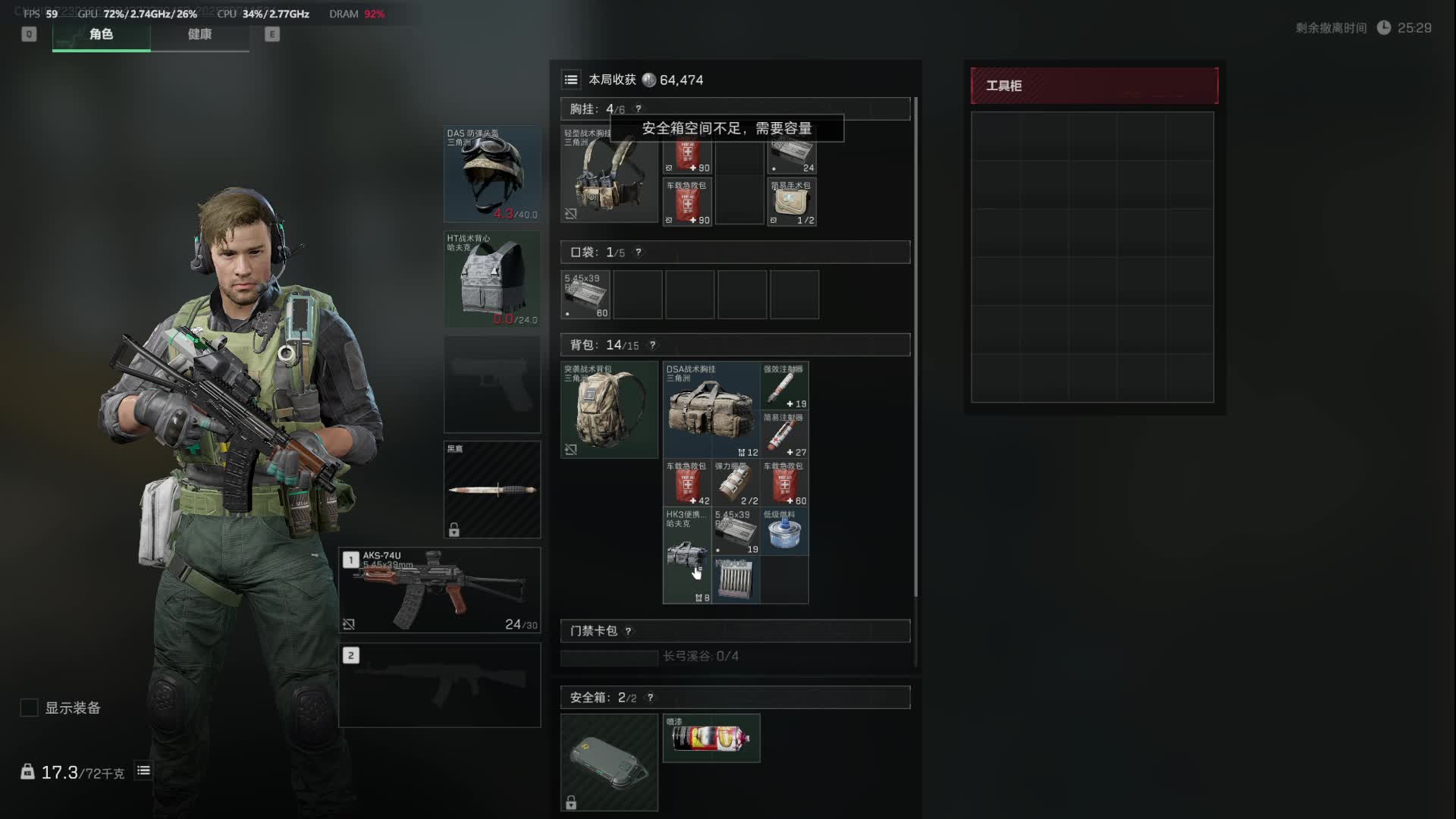Image resolution: width=1456 pixels, height=819 pixels.
Task: Select the 简易注射器 in backpack
Action: click(784, 435)
